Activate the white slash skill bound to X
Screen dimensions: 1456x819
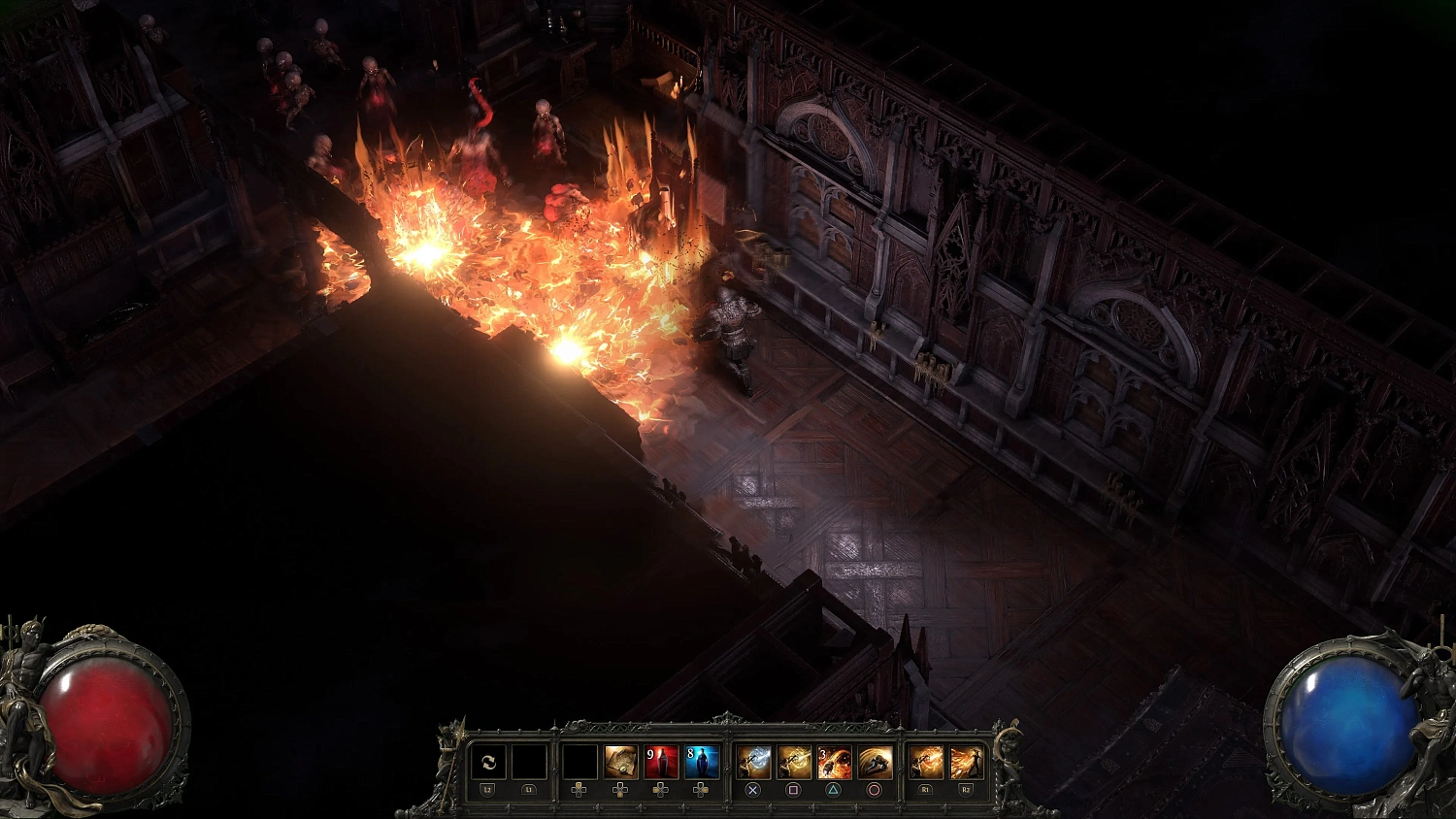pos(753,761)
